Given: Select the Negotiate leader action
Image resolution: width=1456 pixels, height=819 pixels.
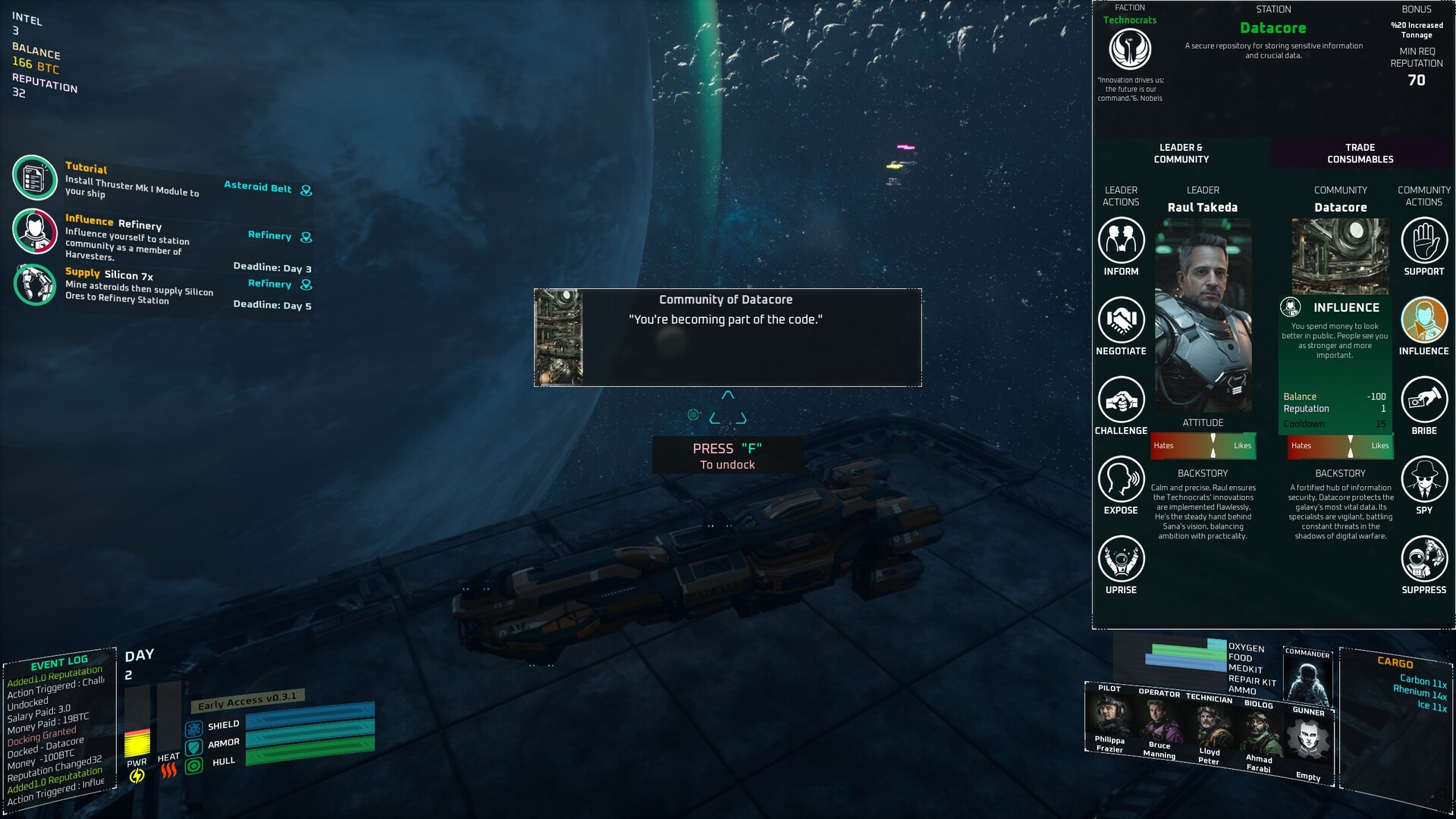Looking at the screenshot, I should pos(1121,321).
